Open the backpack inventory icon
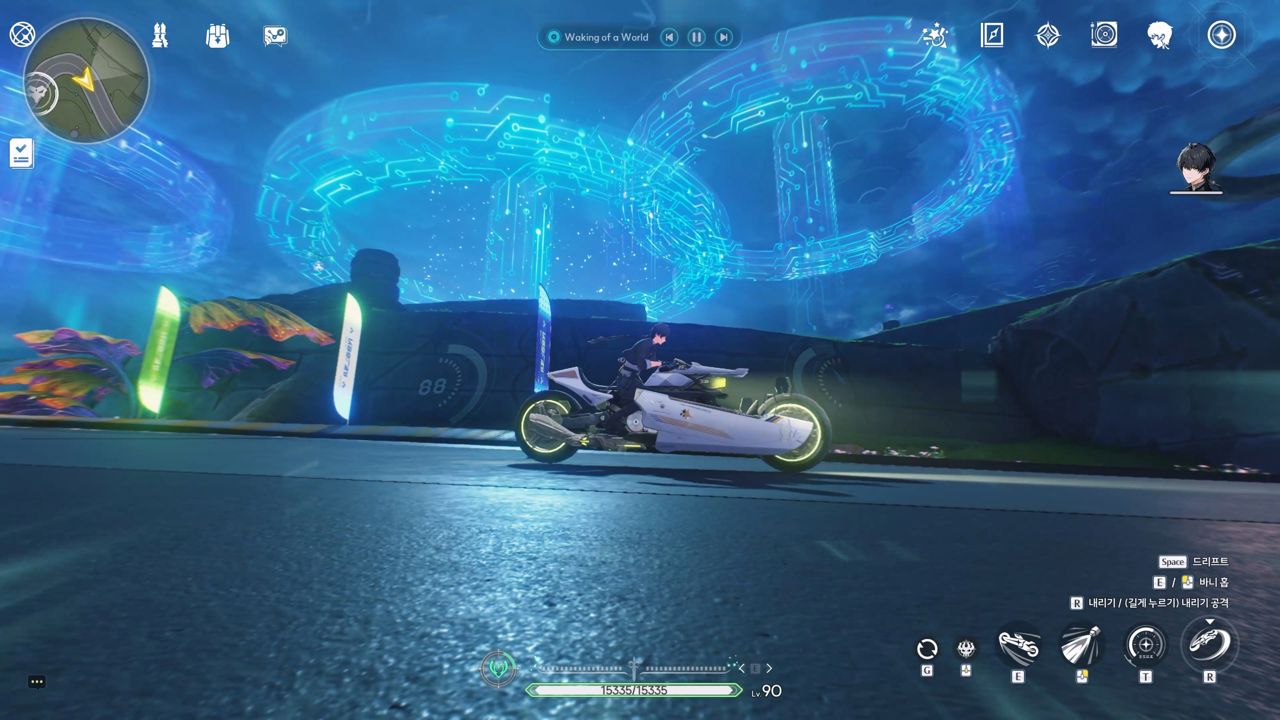 (x=217, y=36)
